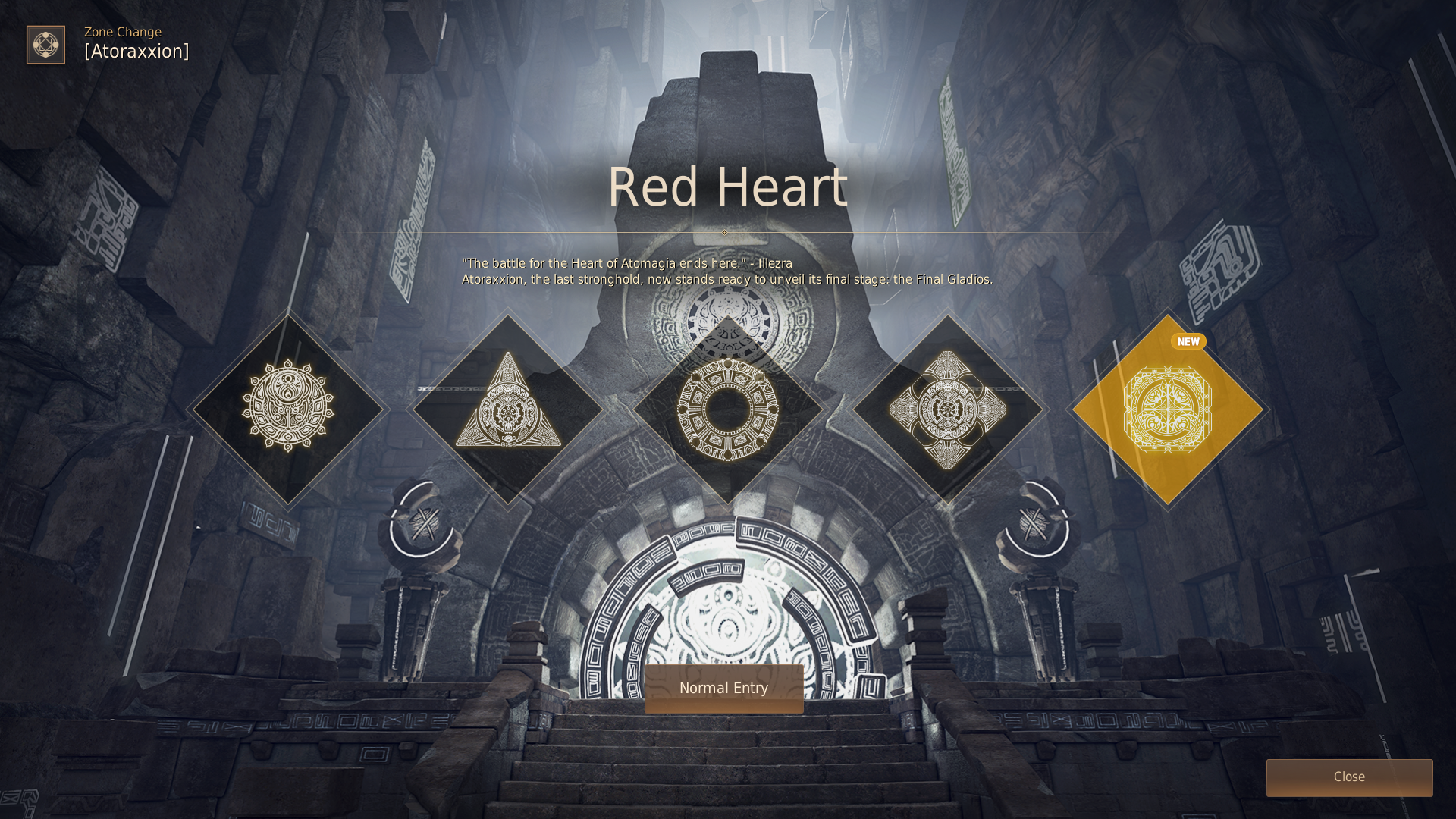Click the engraved glyph marking on the left wall
This screenshot has width=1456, height=819.
point(106,220)
